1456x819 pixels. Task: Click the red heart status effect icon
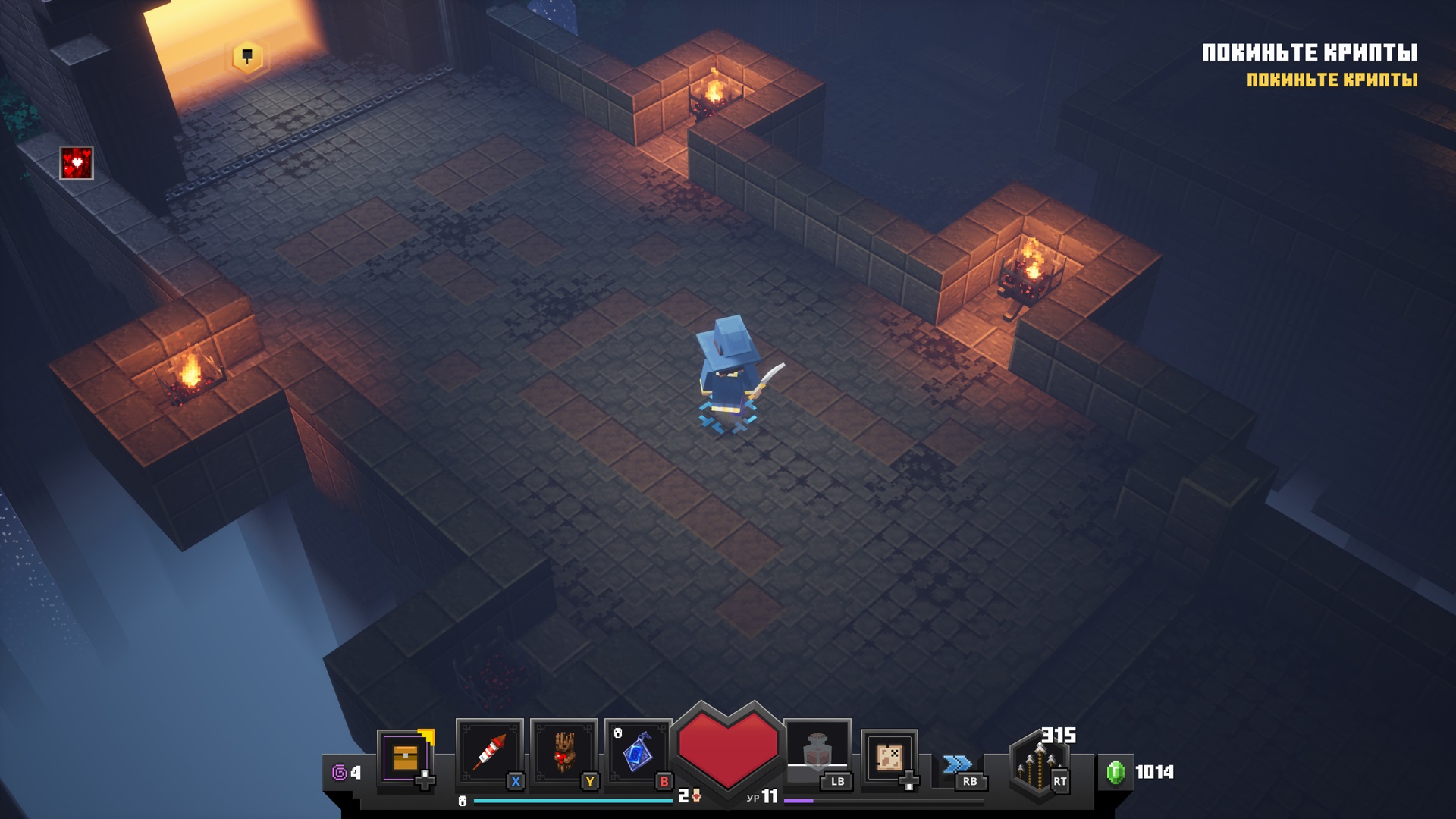point(77,163)
